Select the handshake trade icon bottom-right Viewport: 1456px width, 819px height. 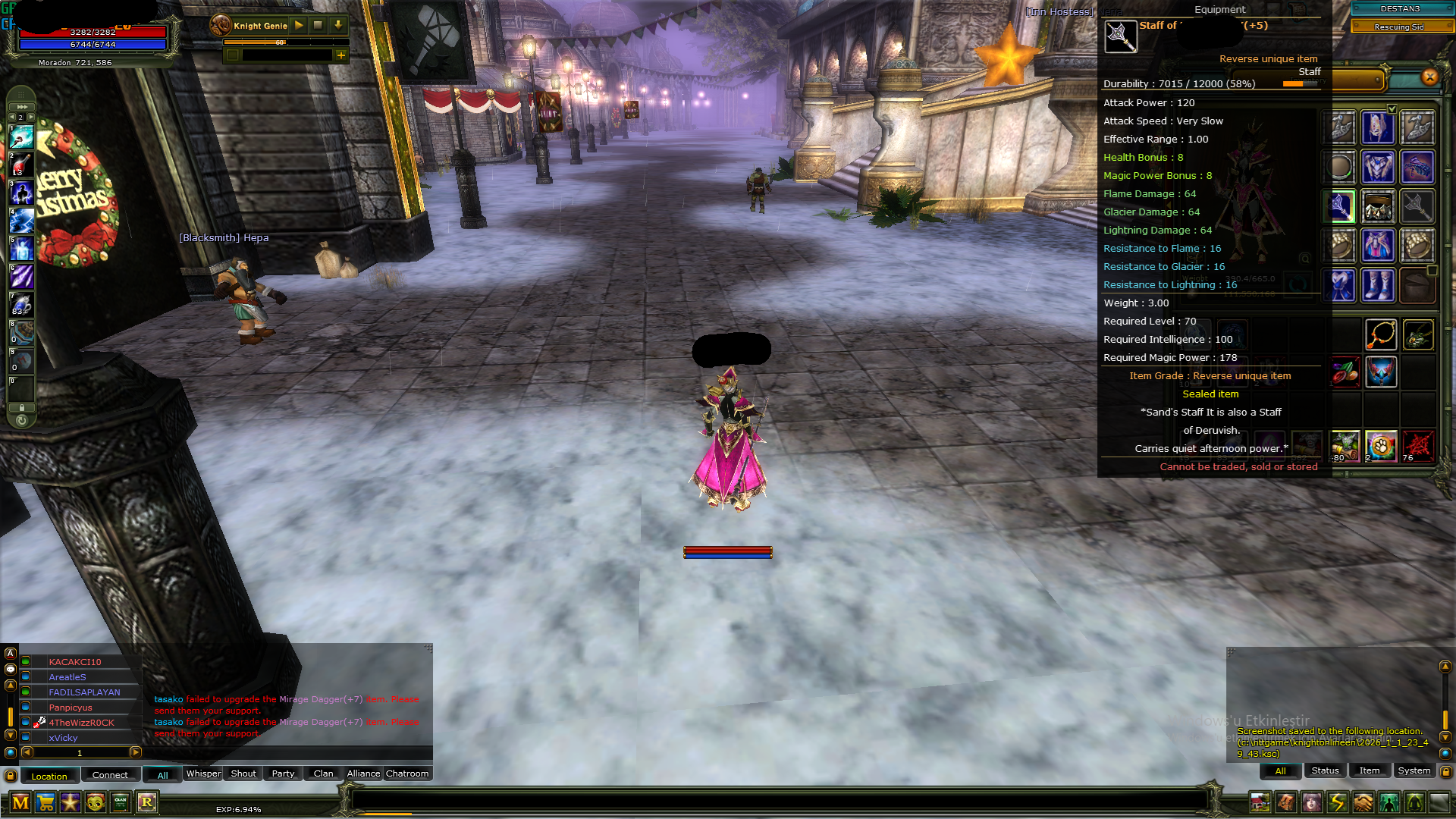1363,801
